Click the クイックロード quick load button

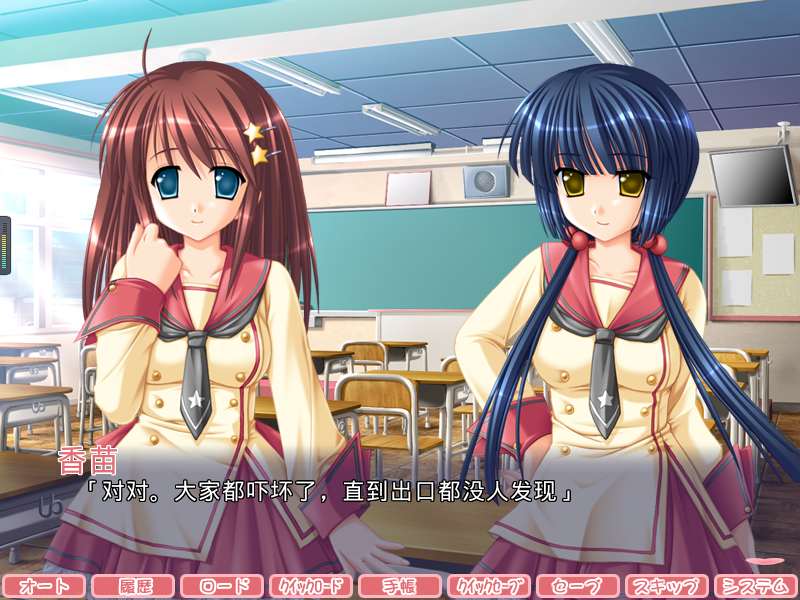tap(311, 586)
